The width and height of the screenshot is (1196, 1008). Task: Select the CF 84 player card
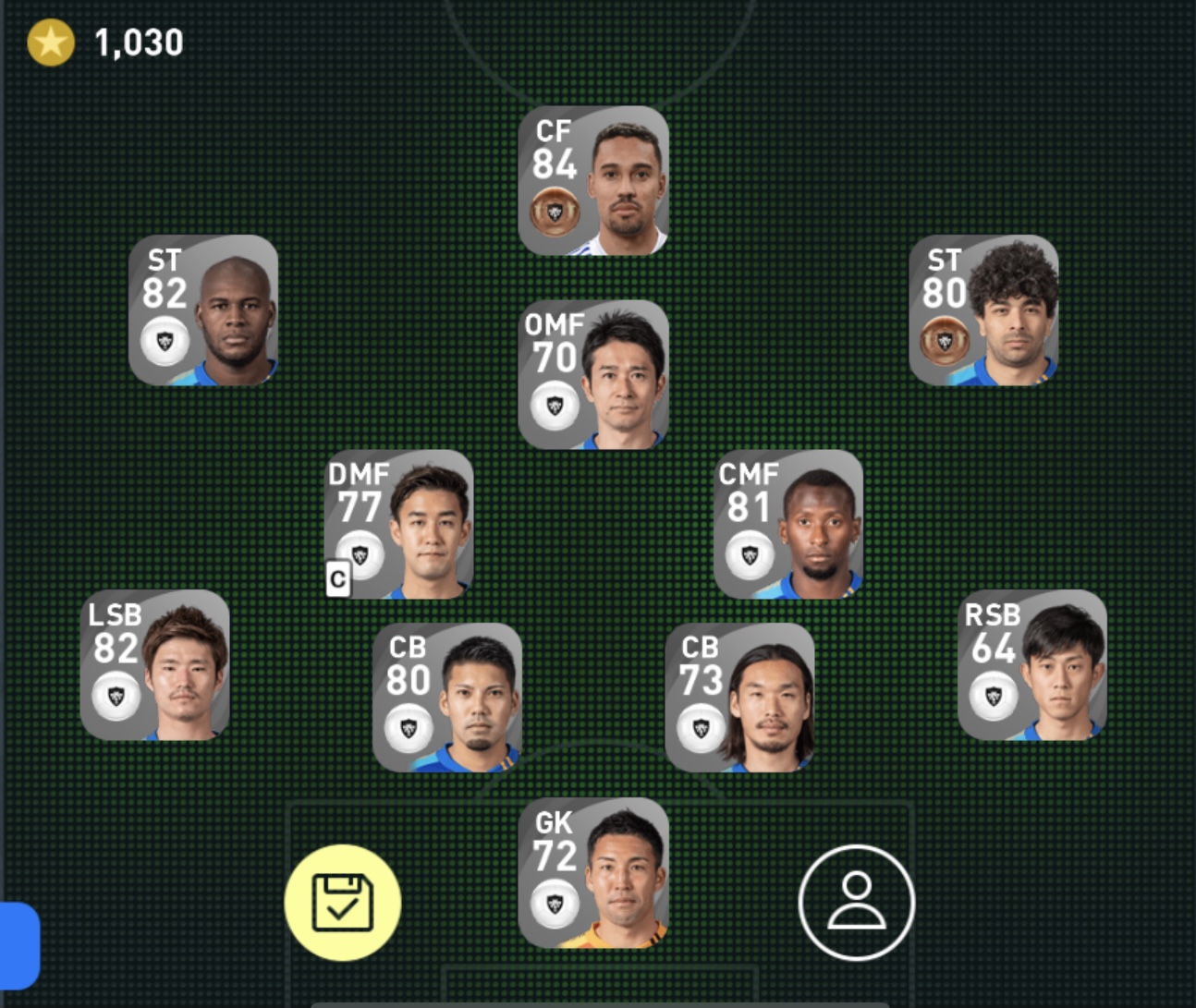point(593,181)
